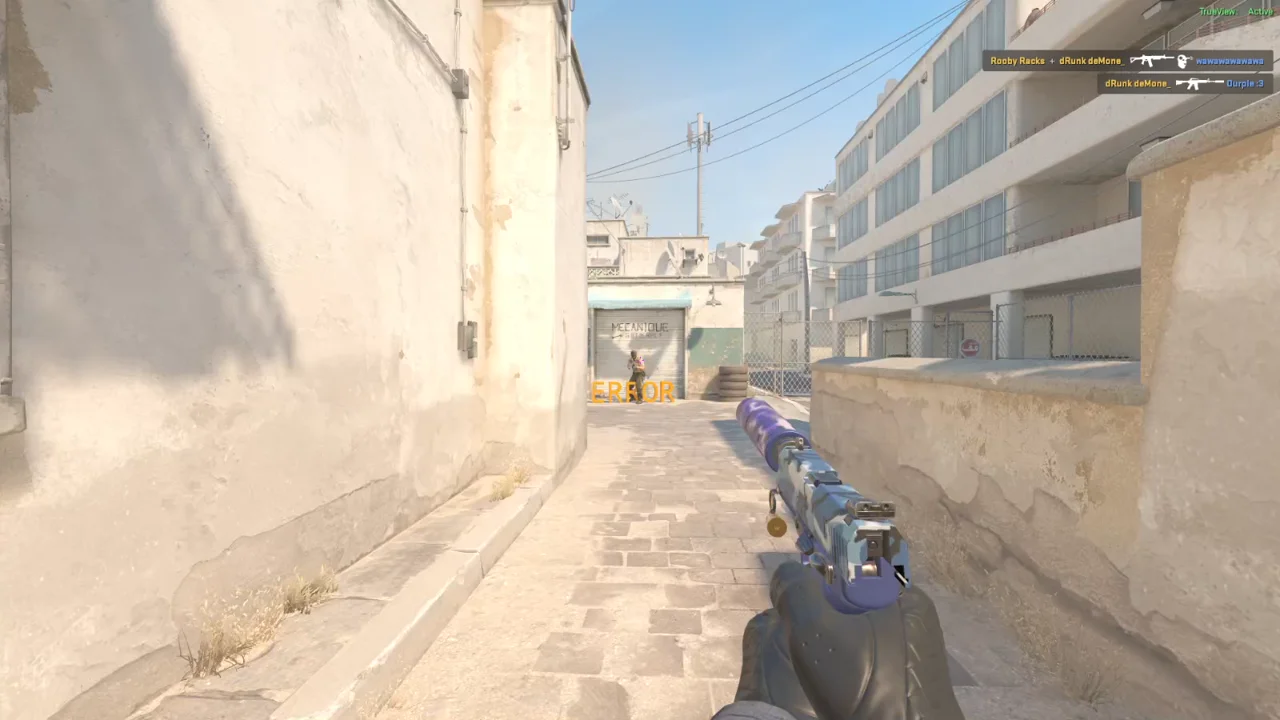Screen dimensions: 1280x720
Task: Expand the top kill feed entry
Action: point(1120,61)
